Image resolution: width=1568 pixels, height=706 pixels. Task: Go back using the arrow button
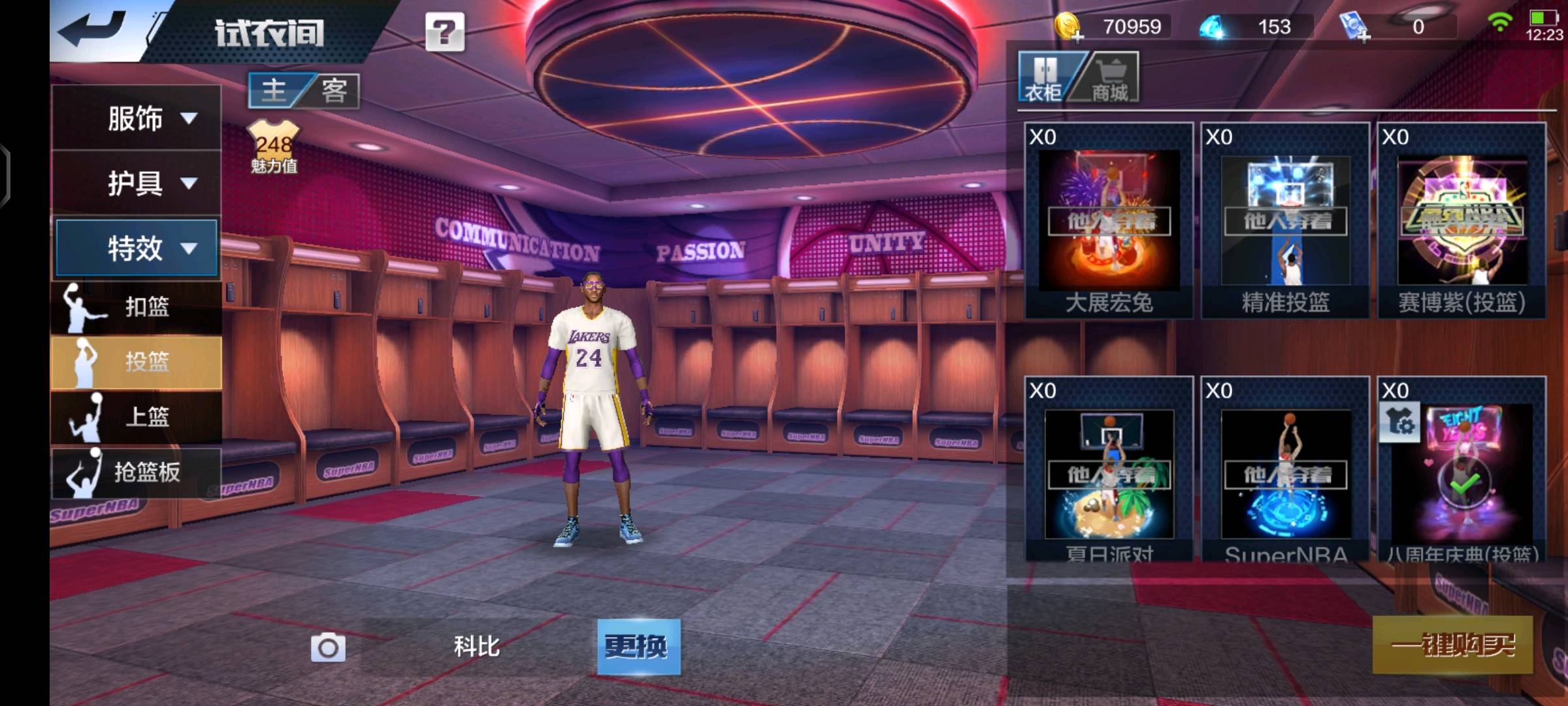93,29
